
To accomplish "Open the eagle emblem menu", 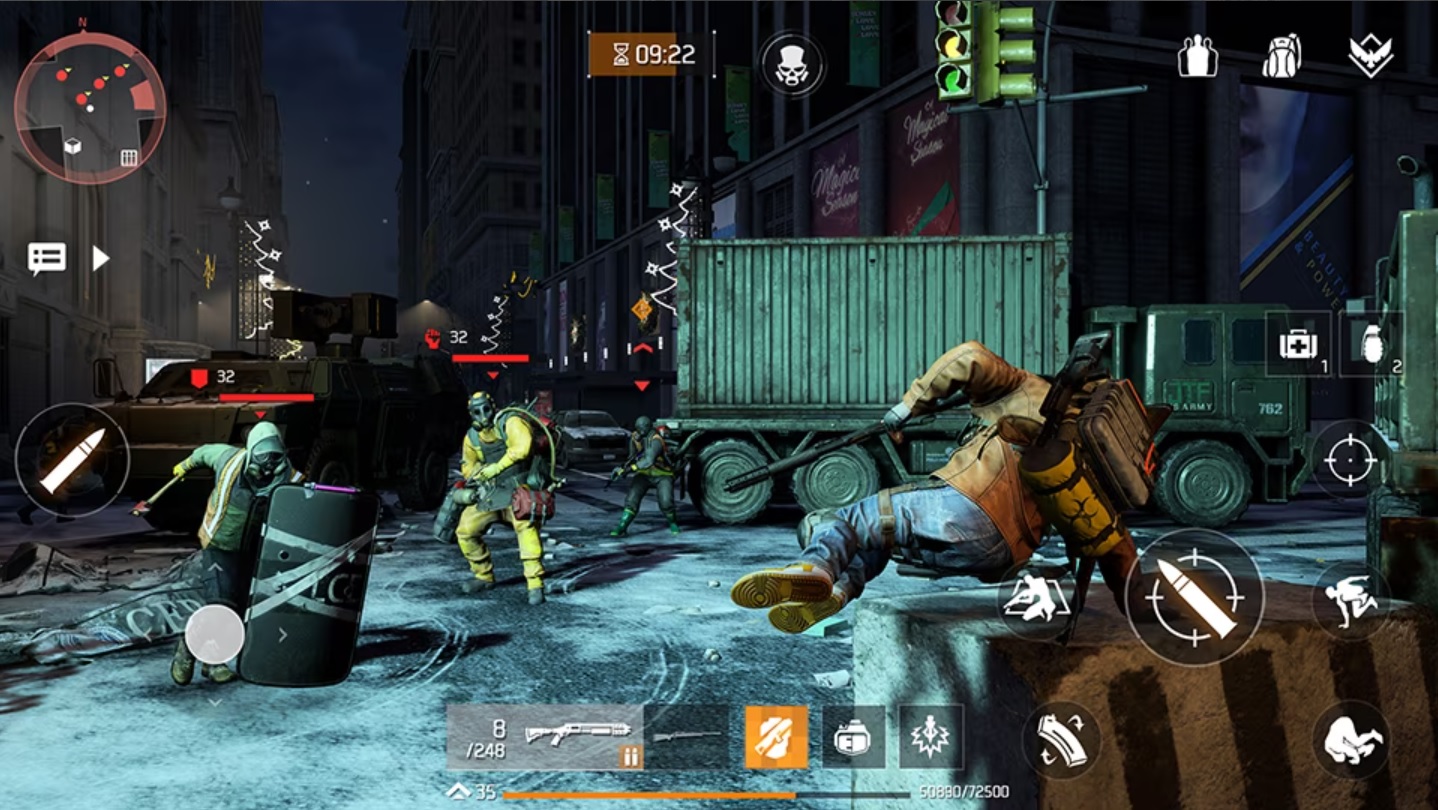I will [x=1370, y=57].
